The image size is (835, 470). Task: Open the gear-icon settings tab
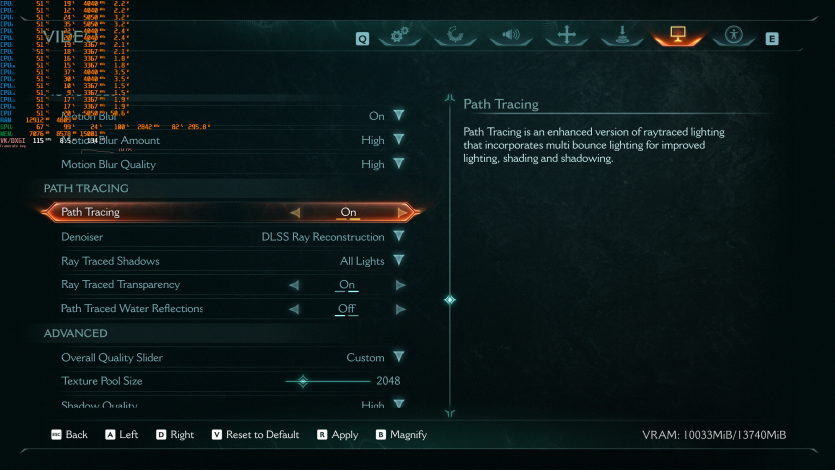click(400, 37)
